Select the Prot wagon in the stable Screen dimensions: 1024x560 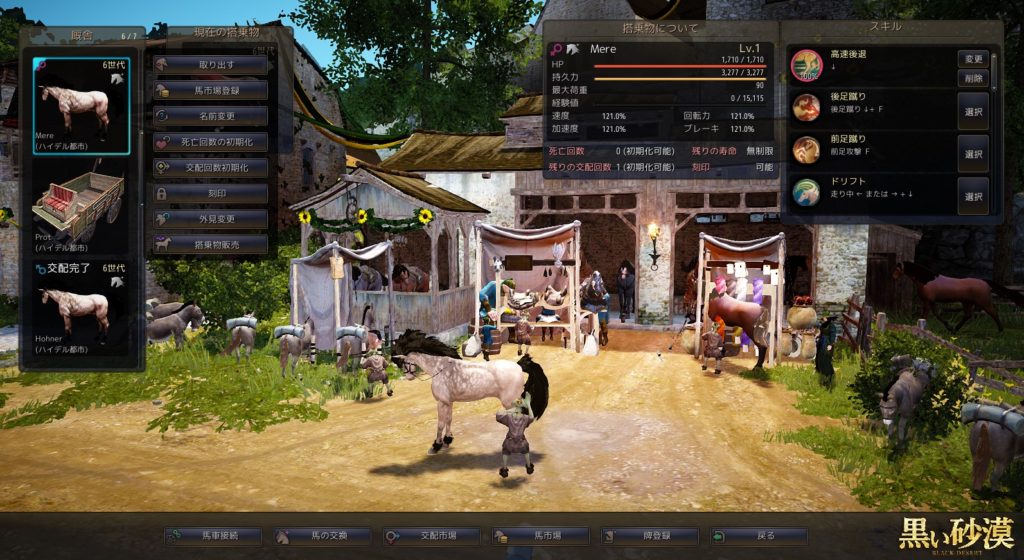(81, 207)
